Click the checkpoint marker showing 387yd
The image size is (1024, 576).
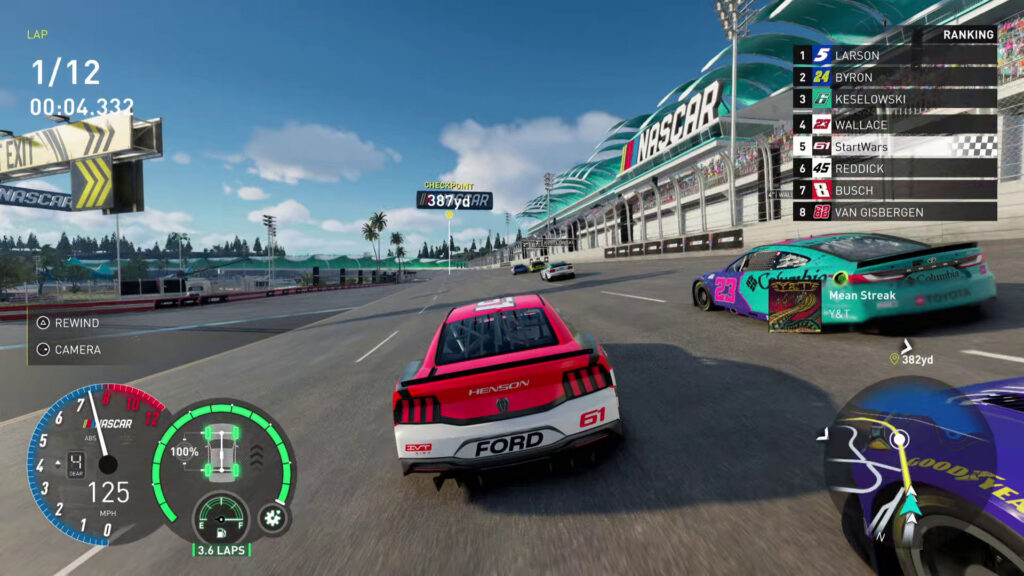454,200
